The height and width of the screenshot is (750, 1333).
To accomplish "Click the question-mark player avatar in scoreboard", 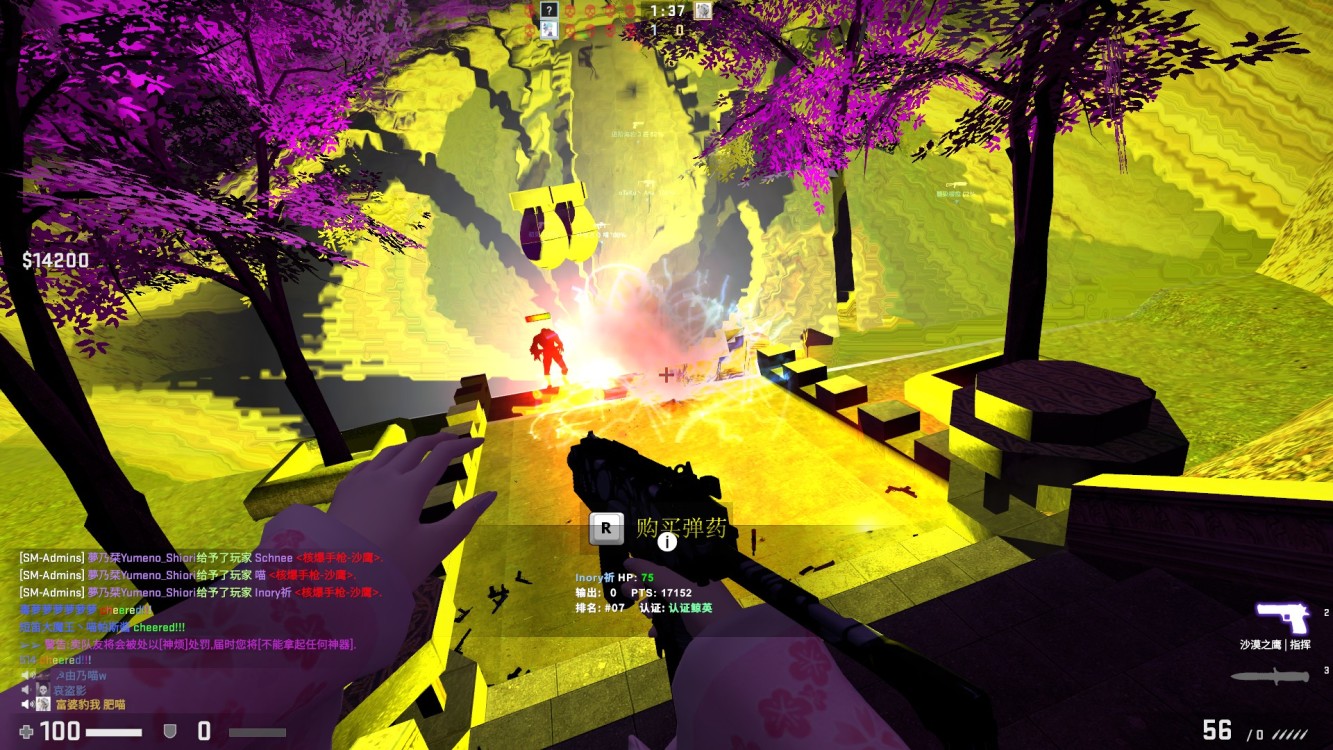I will (548, 10).
